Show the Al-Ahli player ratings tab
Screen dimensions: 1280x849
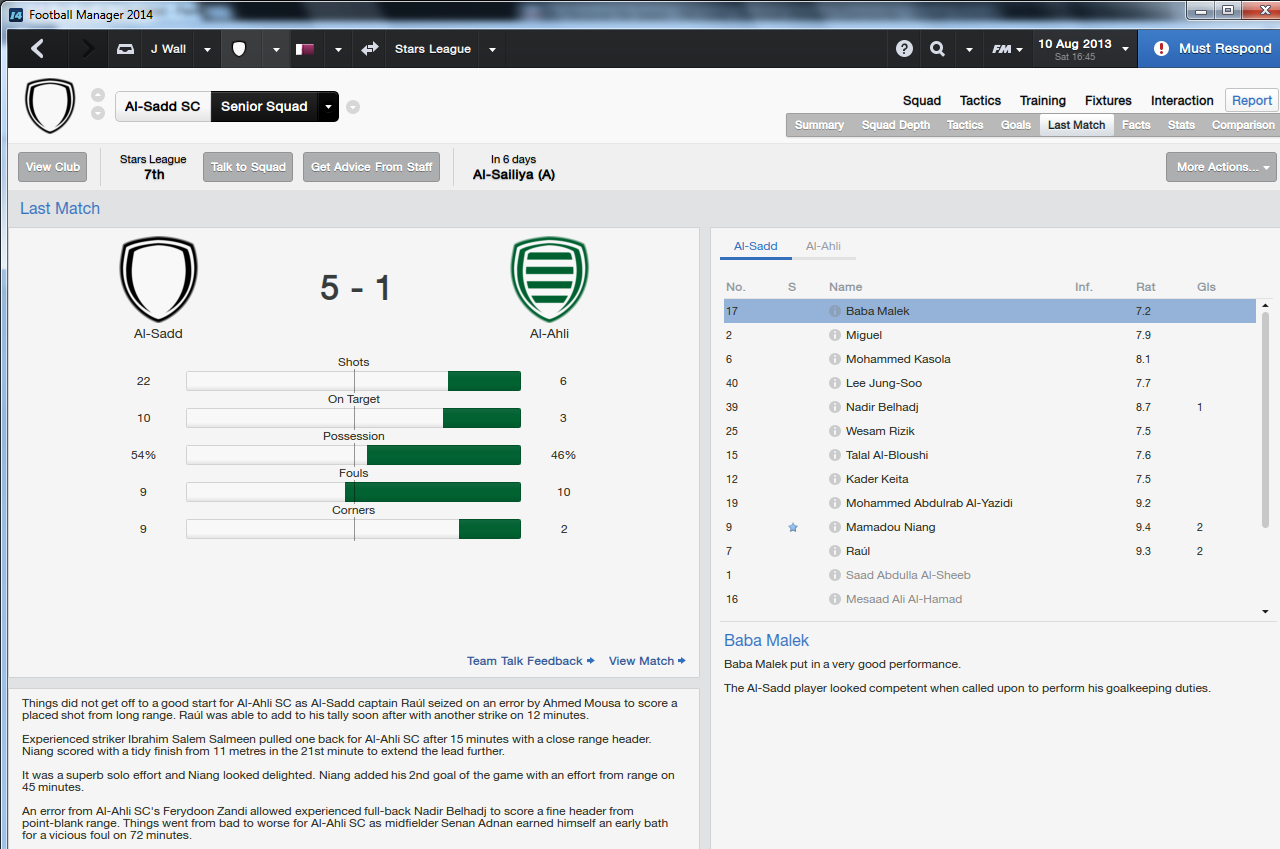click(x=823, y=246)
